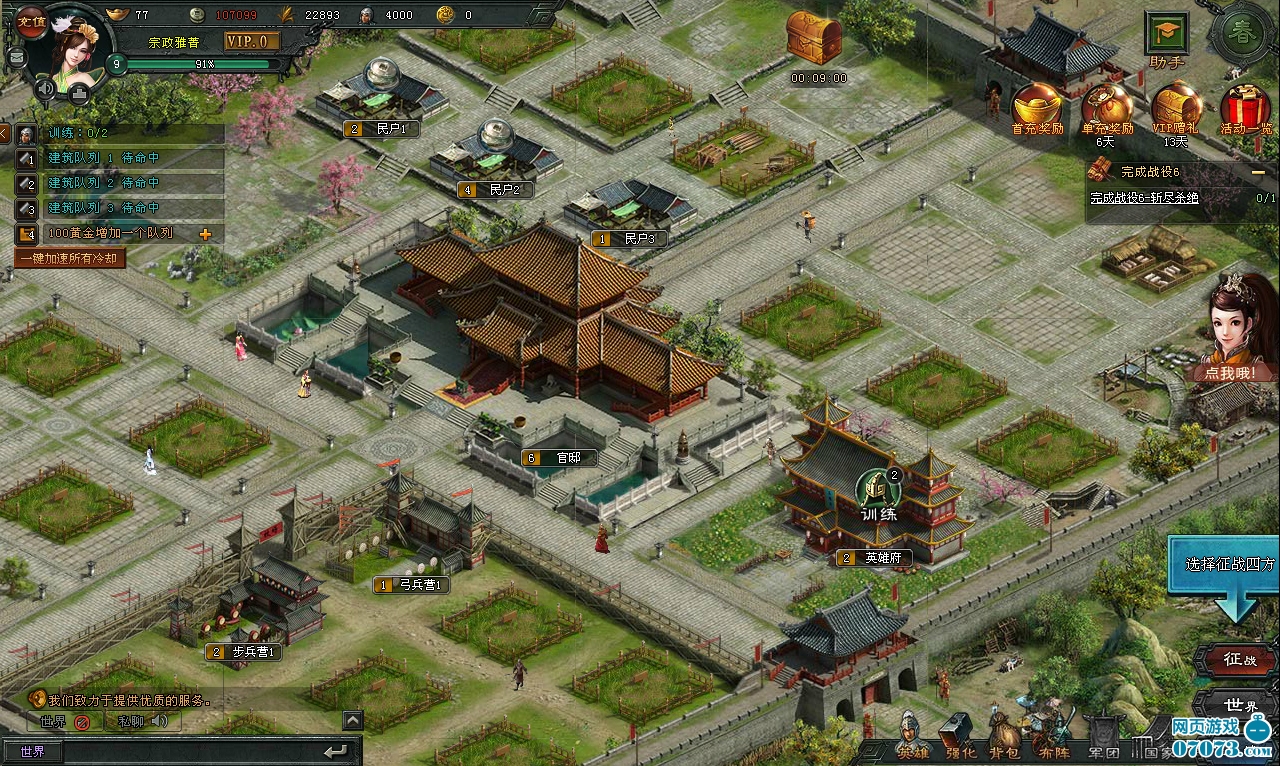This screenshot has width=1280, height=766.
Task: Open the mail envelope icon
Action: [16, 57]
